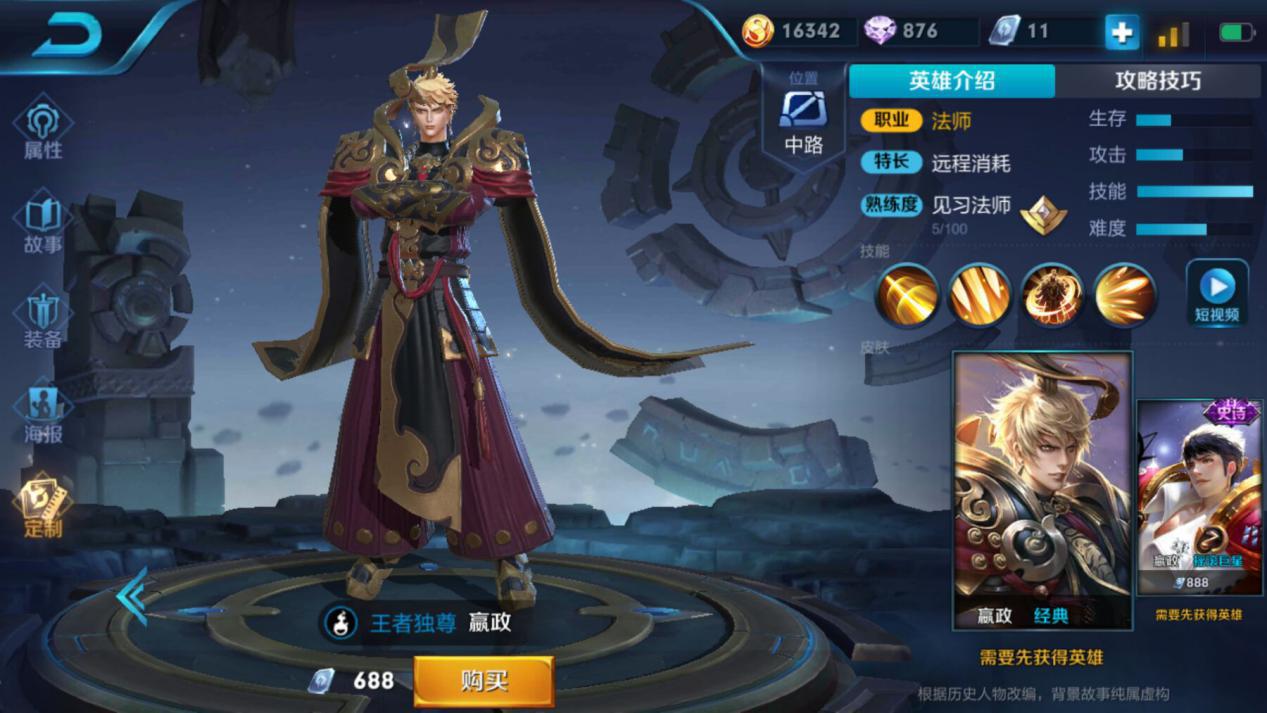Show the 海报 poster view
Viewport: 1267px width, 713px height.
(x=43, y=412)
